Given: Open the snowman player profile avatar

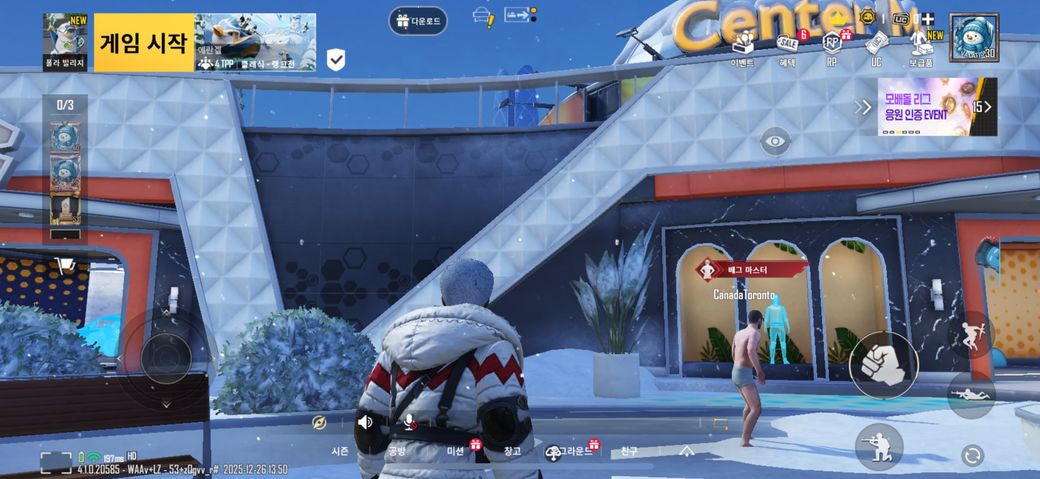Looking at the screenshot, I should (x=973, y=37).
